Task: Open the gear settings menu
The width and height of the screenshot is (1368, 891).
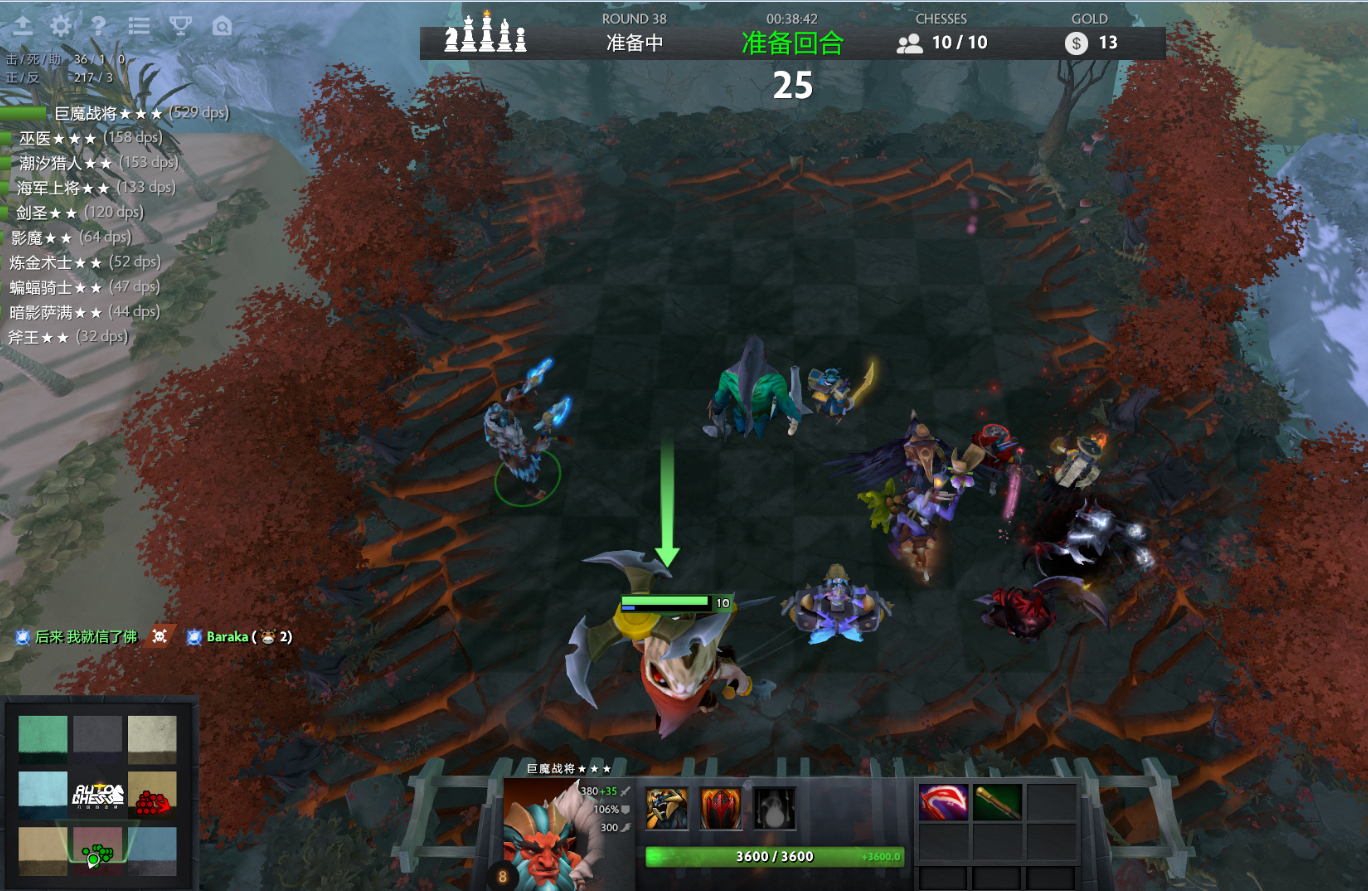Action: 61,26
